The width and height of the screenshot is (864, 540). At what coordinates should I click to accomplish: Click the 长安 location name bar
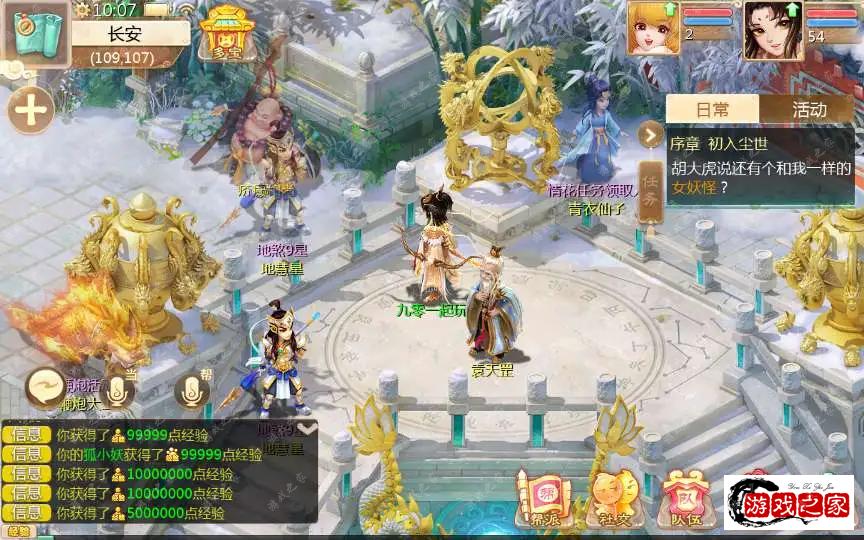tap(130, 33)
